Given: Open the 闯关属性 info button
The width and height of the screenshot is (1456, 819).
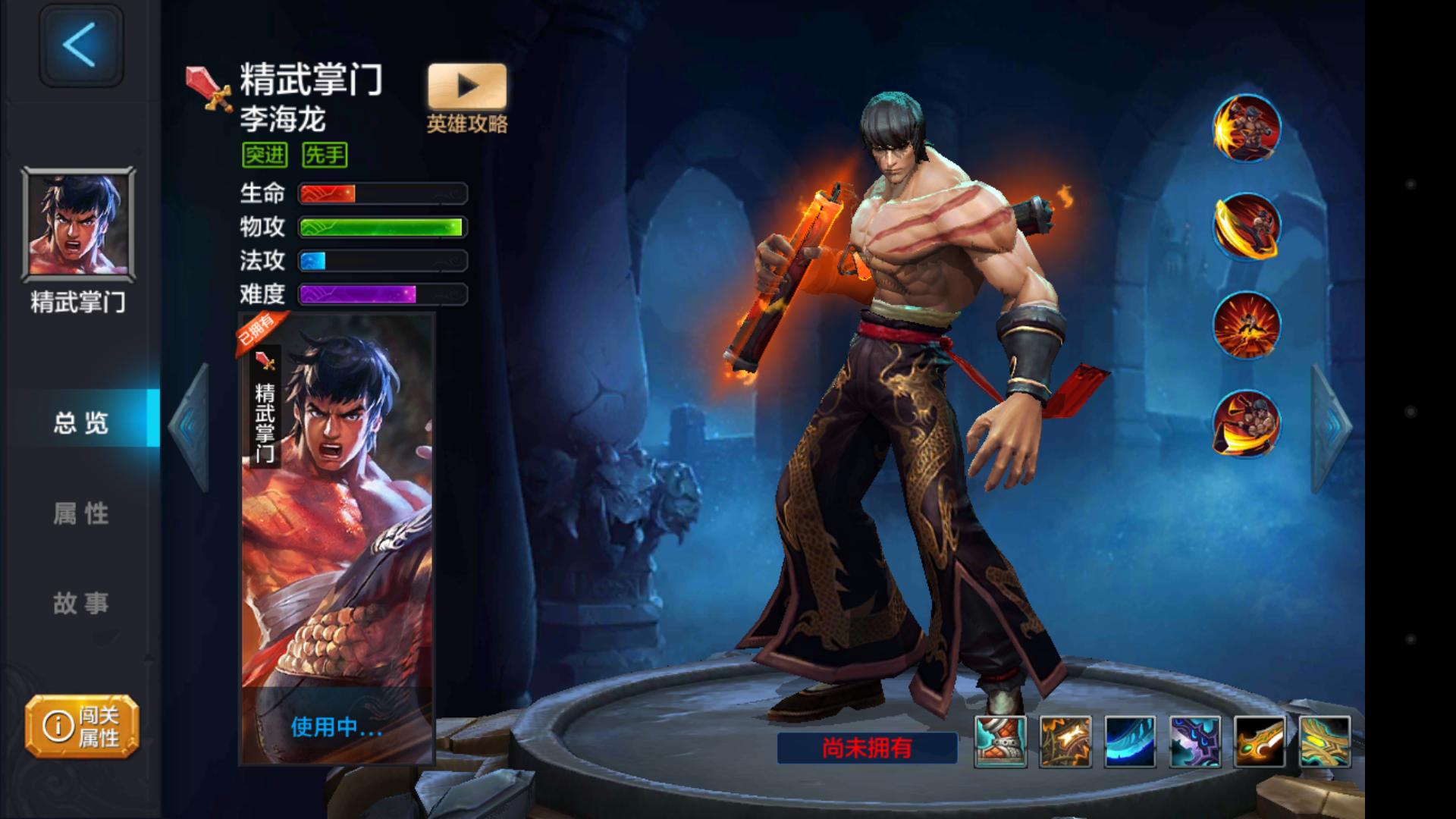Looking at the screenshot, I should click(82, 726).
